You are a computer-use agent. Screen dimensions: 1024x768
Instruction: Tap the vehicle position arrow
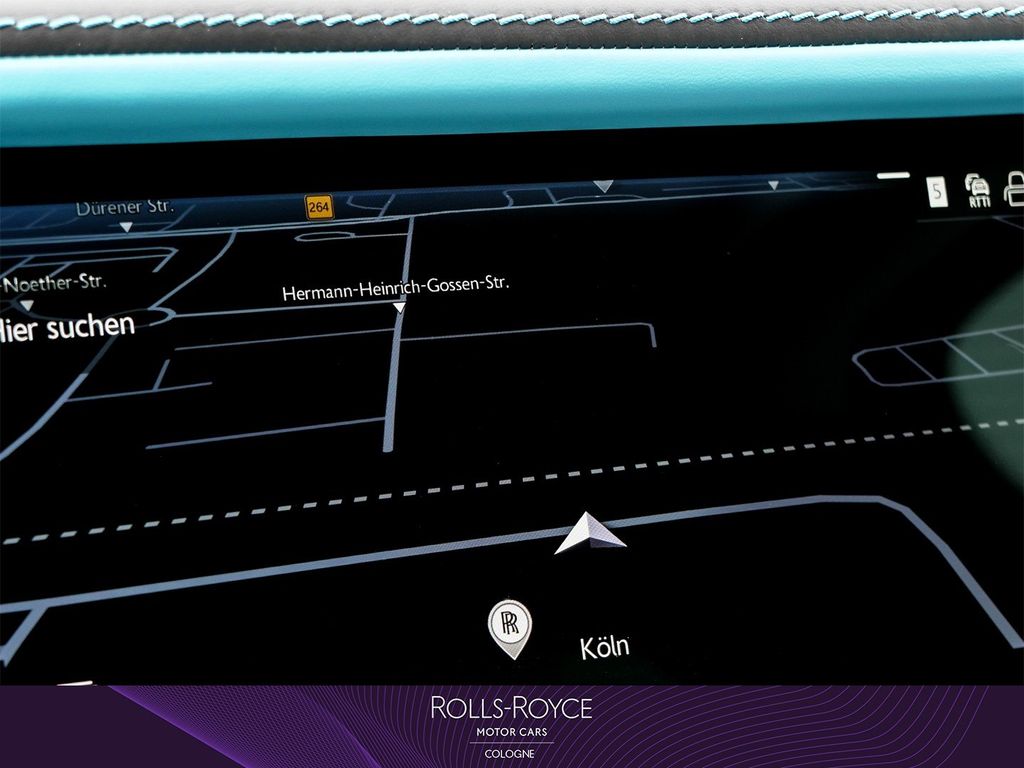589,532
